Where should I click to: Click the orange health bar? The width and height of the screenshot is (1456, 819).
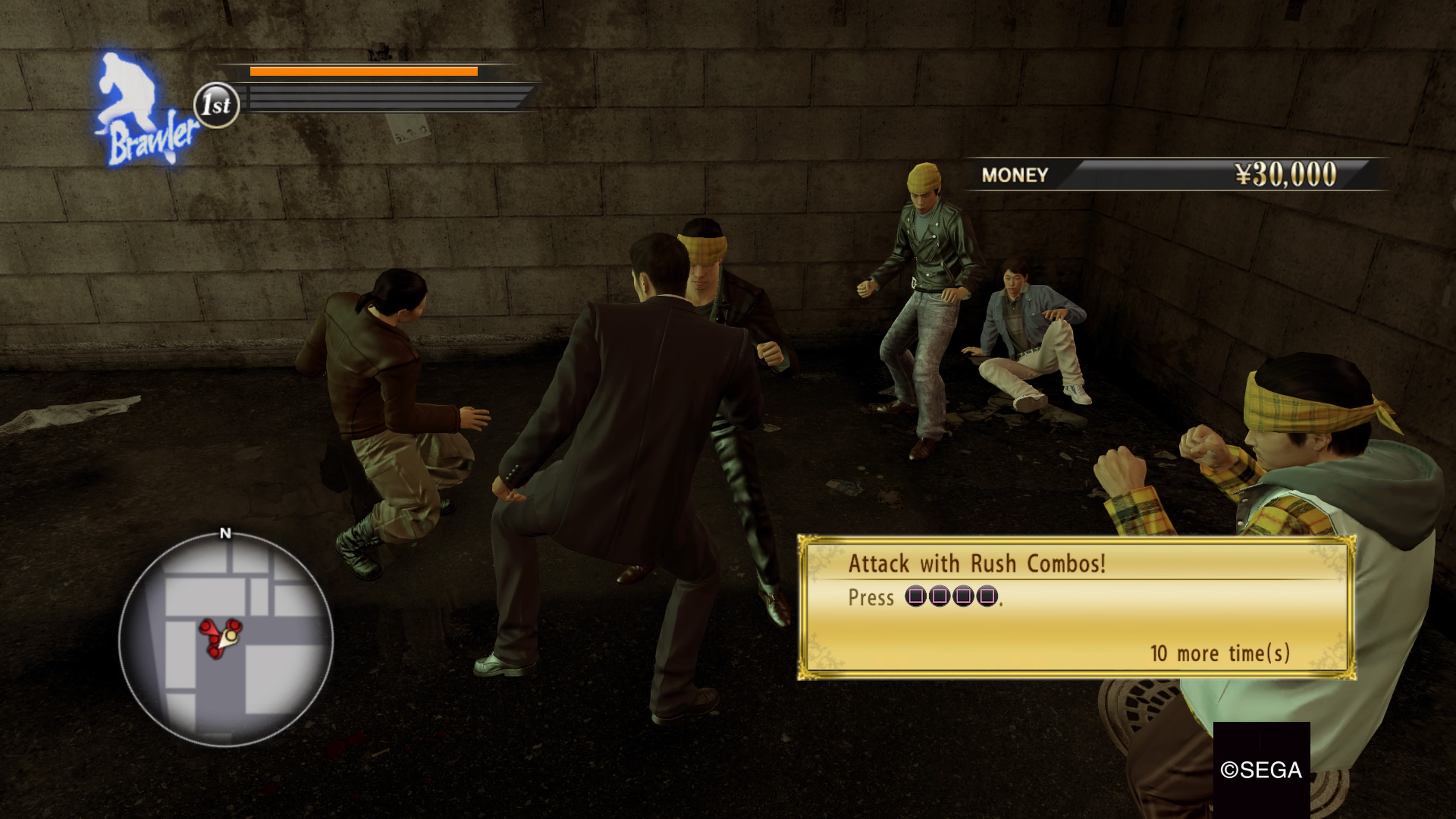pos(364,72)
